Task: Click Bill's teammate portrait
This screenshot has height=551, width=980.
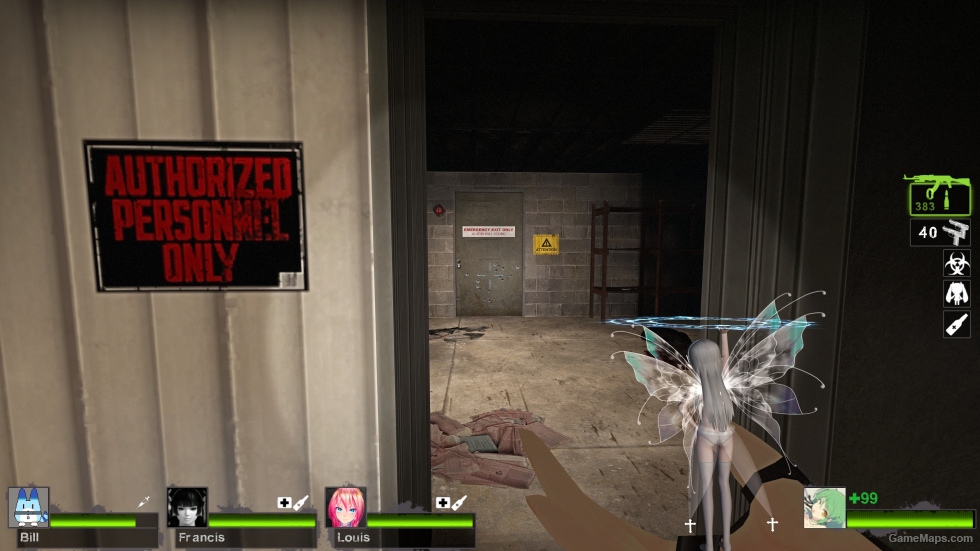Action: click(27, 508)
